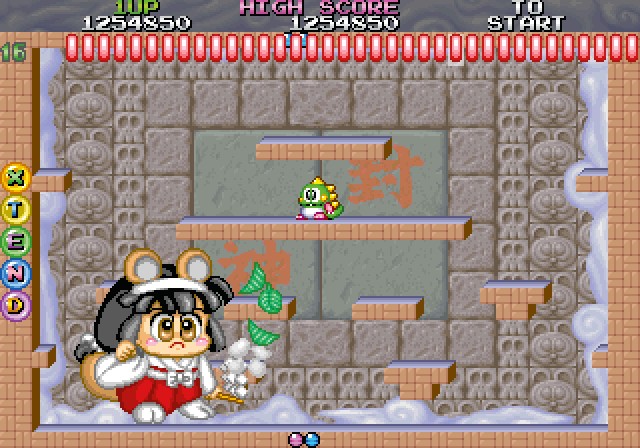This screenshot has height=448, width=640.
Task: Pick the blue N letter bubble
Action: (16, 272)
